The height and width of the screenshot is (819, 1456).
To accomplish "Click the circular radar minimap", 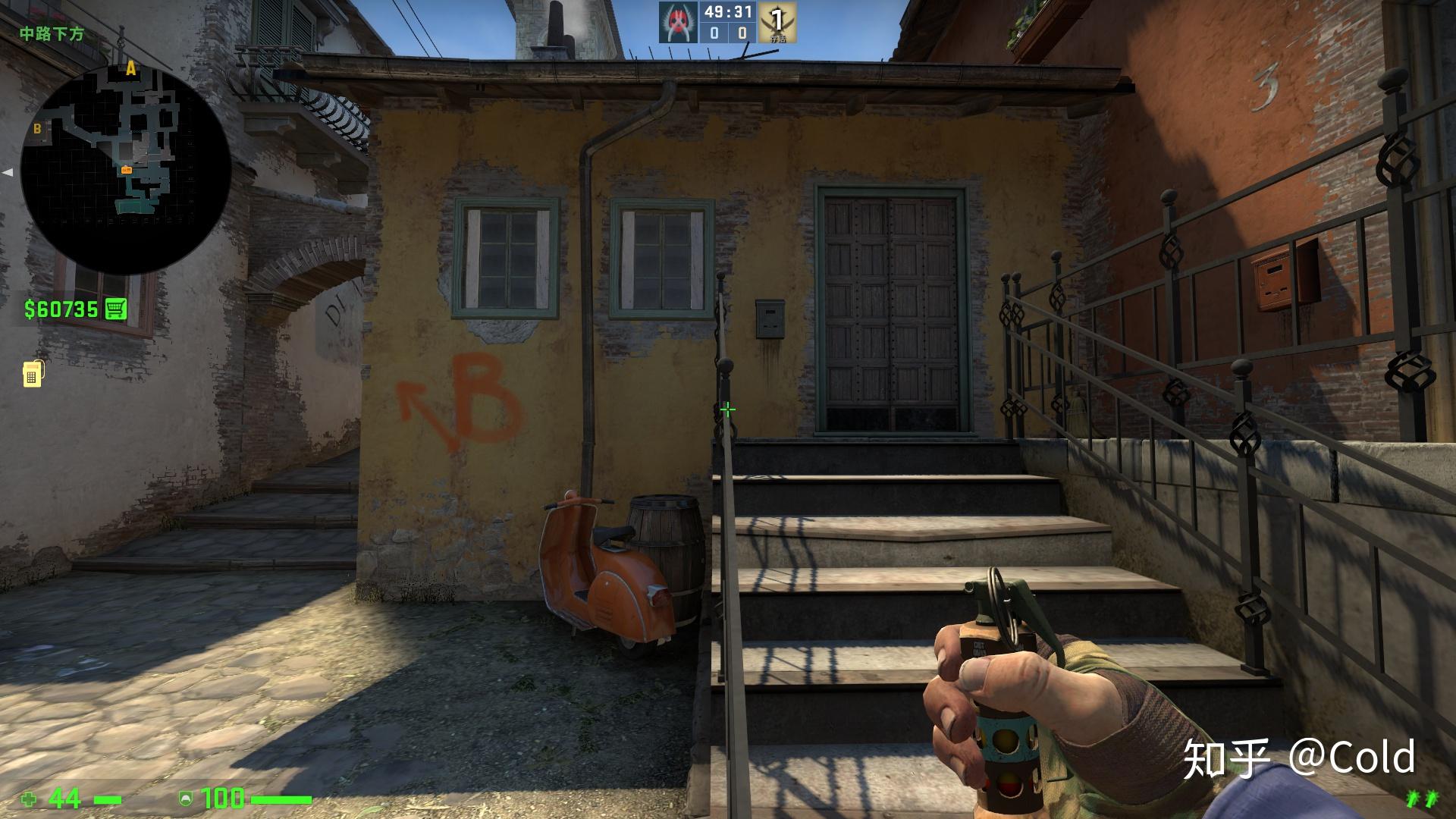I will pos(126,168).
